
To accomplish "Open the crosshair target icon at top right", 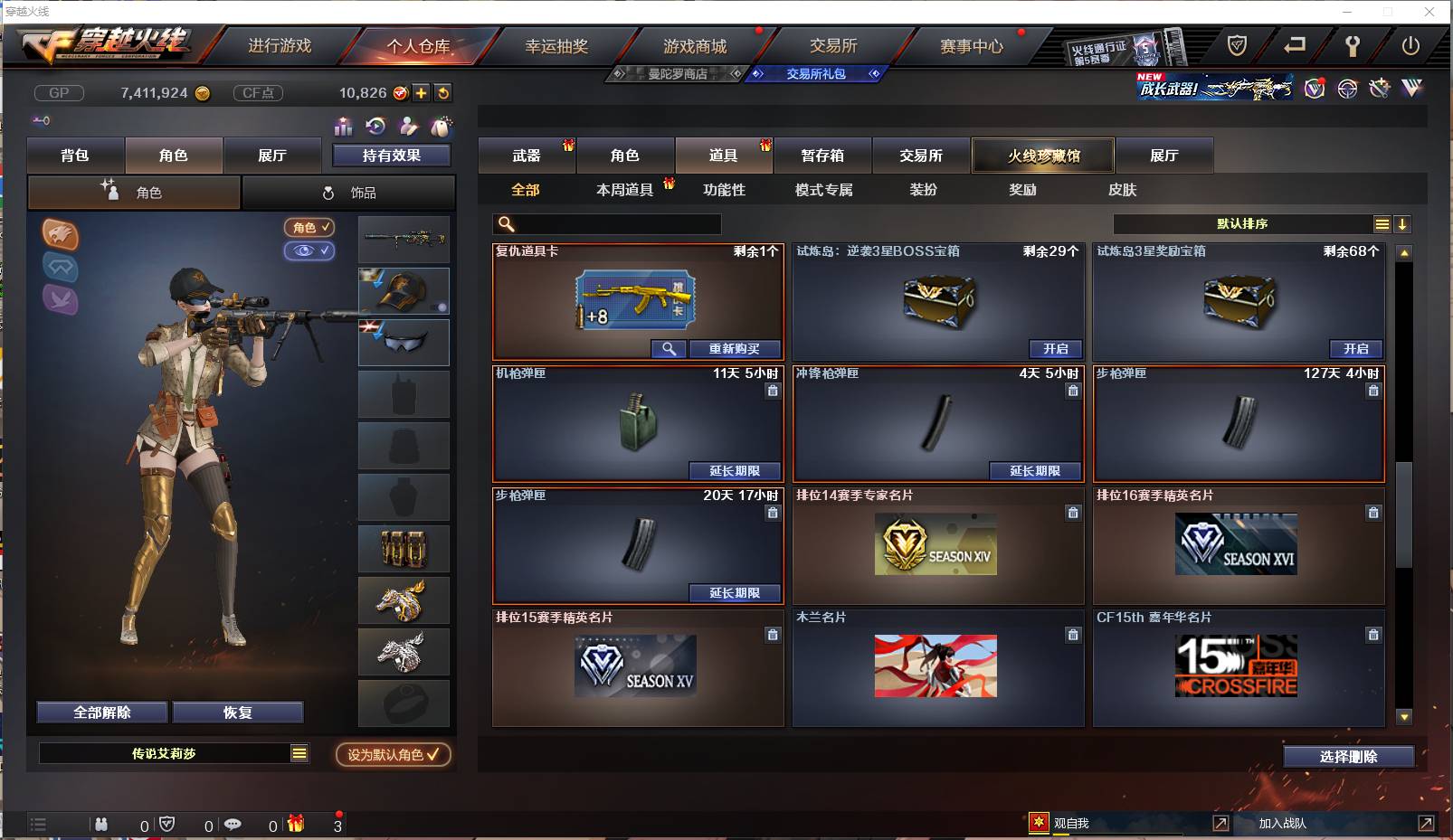I will click(x=1346, y=88).
